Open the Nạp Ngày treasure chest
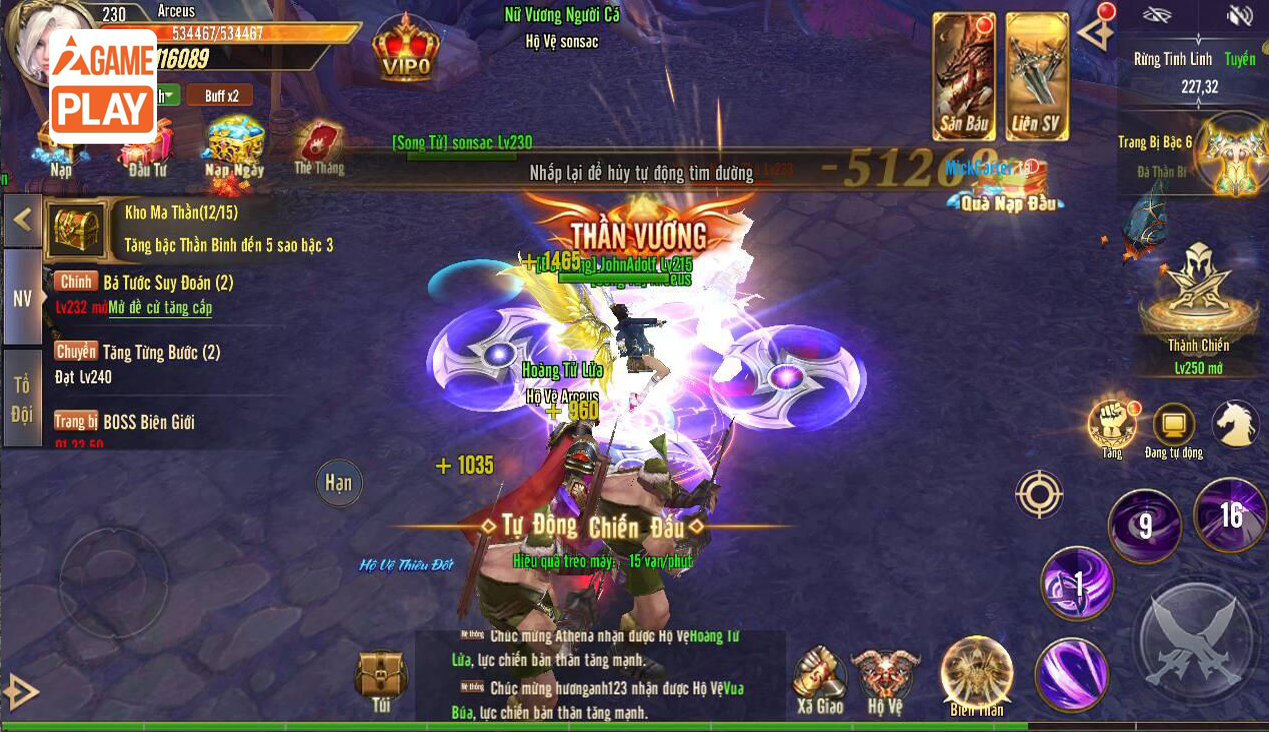The width and height of the screenshot is (1269, 732). click(235, 145)
